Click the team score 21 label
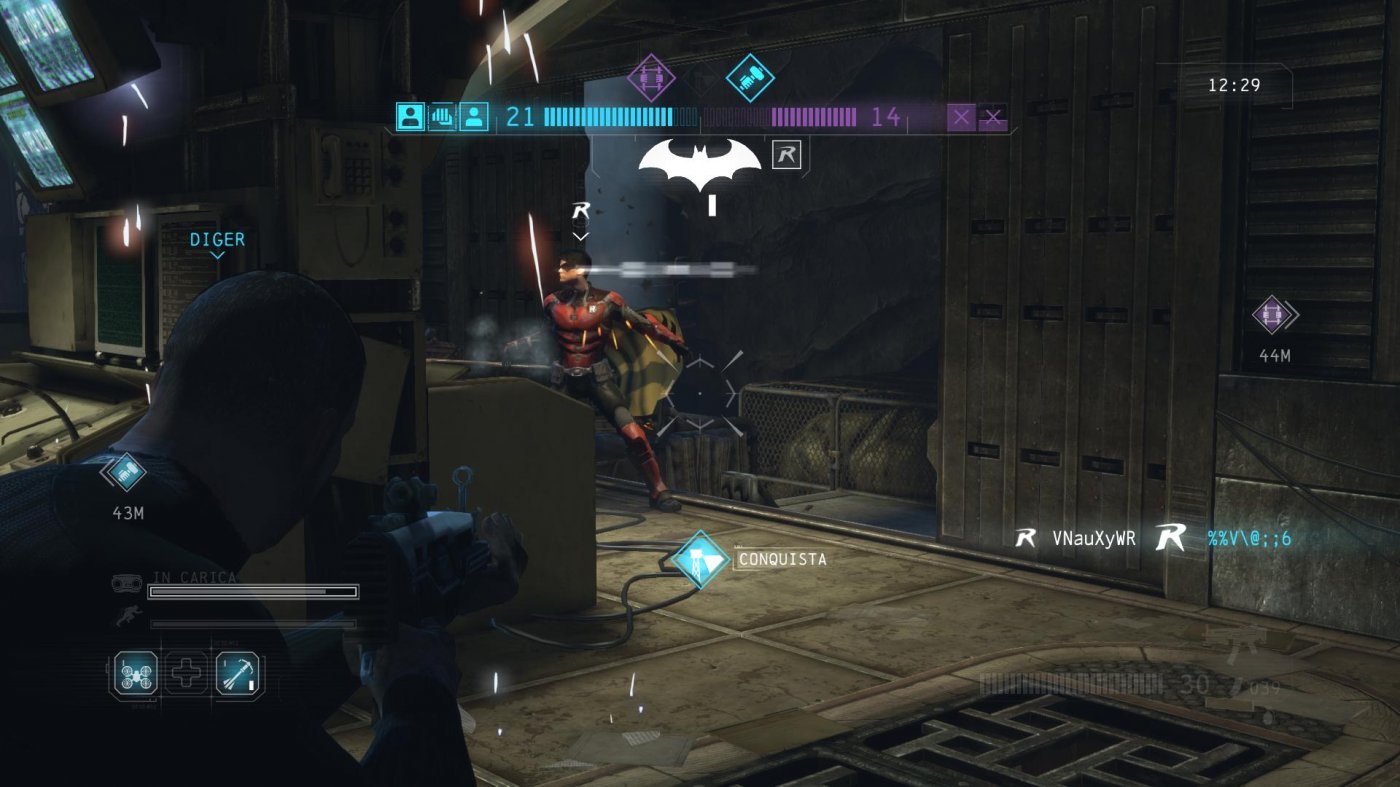Image resolution: width=1400 pixels, height=787 pixels. 519,117
